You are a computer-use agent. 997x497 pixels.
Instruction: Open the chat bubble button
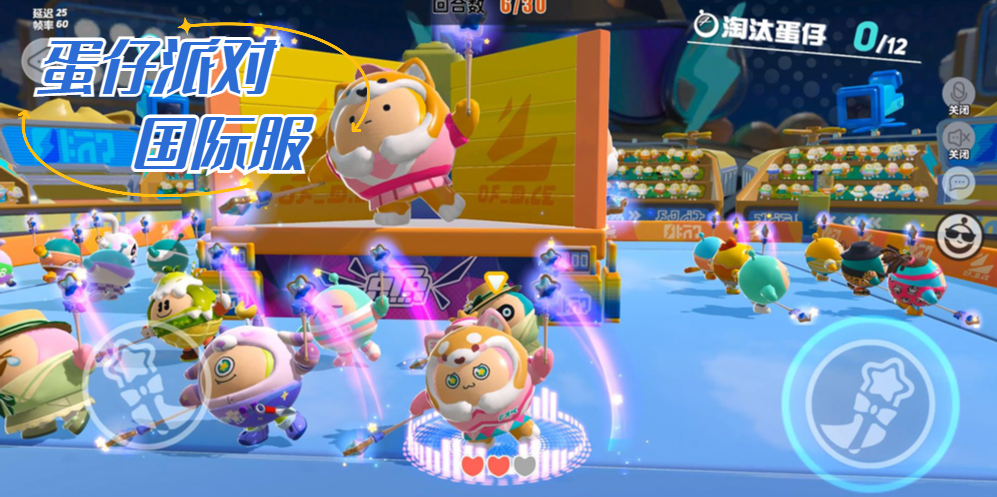coord(958,183)
